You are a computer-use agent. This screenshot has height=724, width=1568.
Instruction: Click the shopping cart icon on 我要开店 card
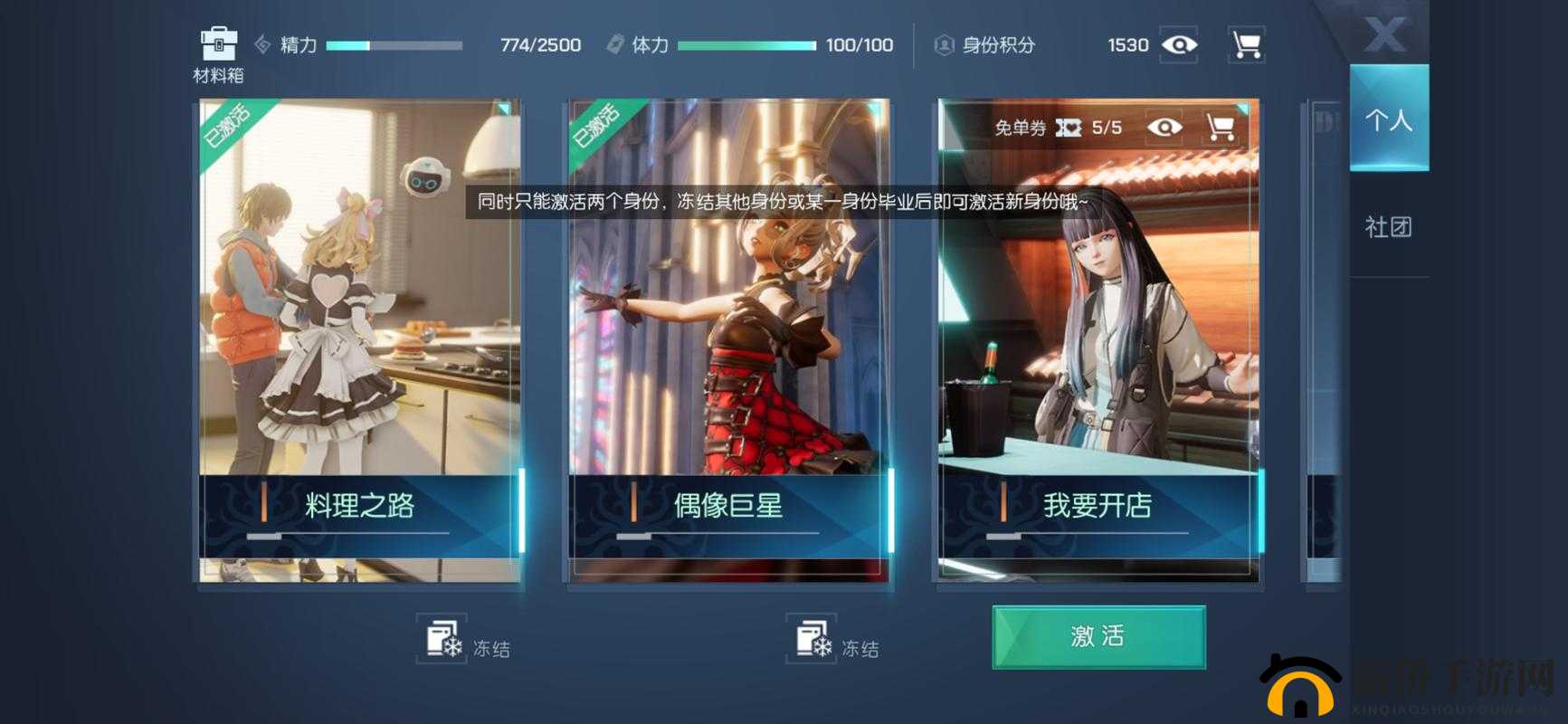(x=1224, y=128)
